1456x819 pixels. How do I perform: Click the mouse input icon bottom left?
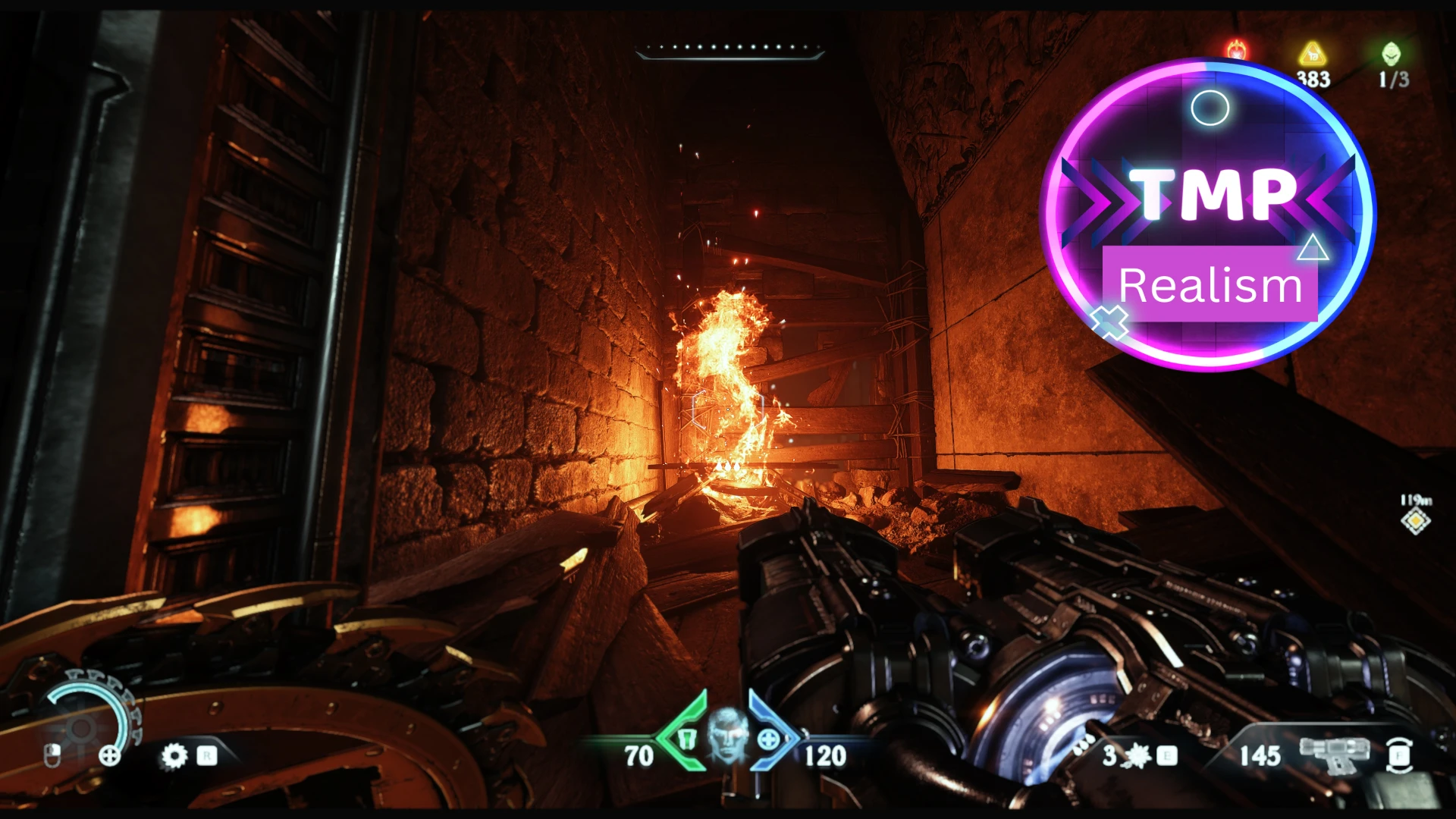(x=52, y=757)
